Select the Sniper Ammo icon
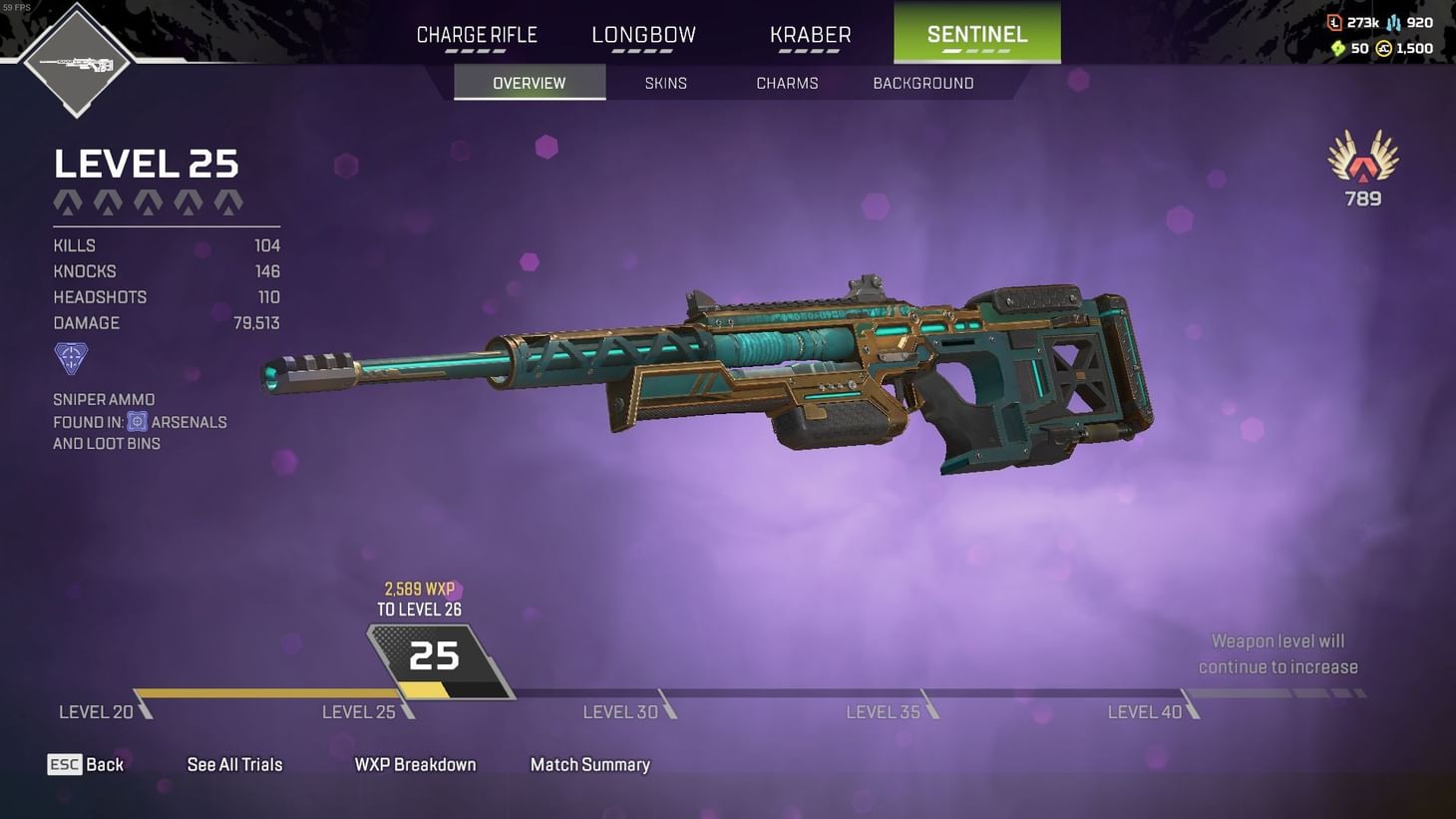Screen dimensions: 1456x819 pyautogui.click(x=70, y=358)
